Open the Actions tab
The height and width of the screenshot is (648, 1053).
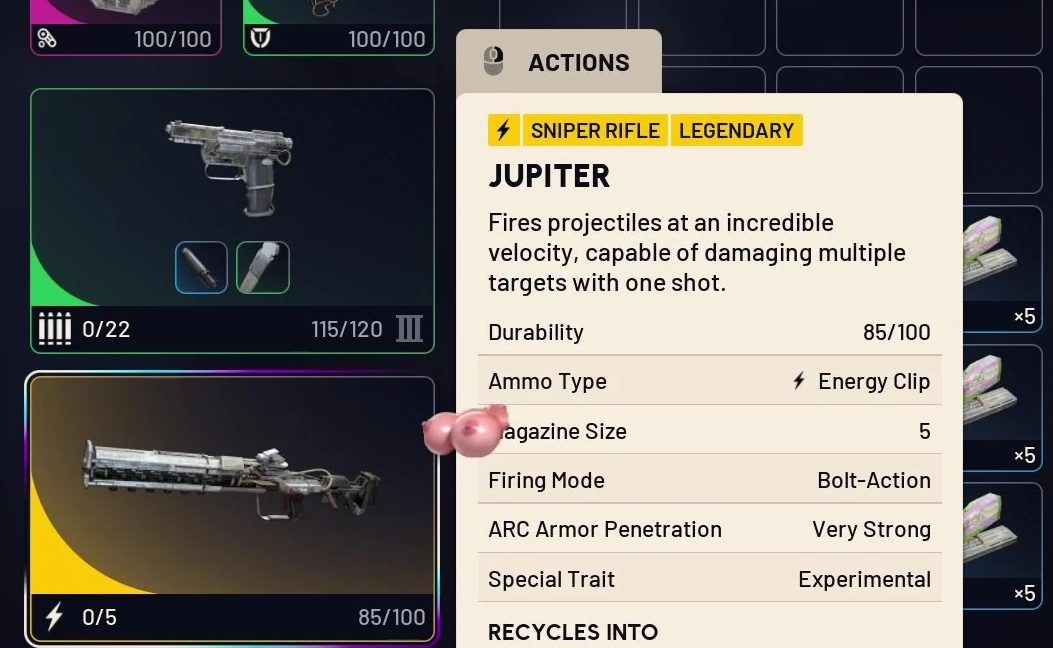coord(558,62)
